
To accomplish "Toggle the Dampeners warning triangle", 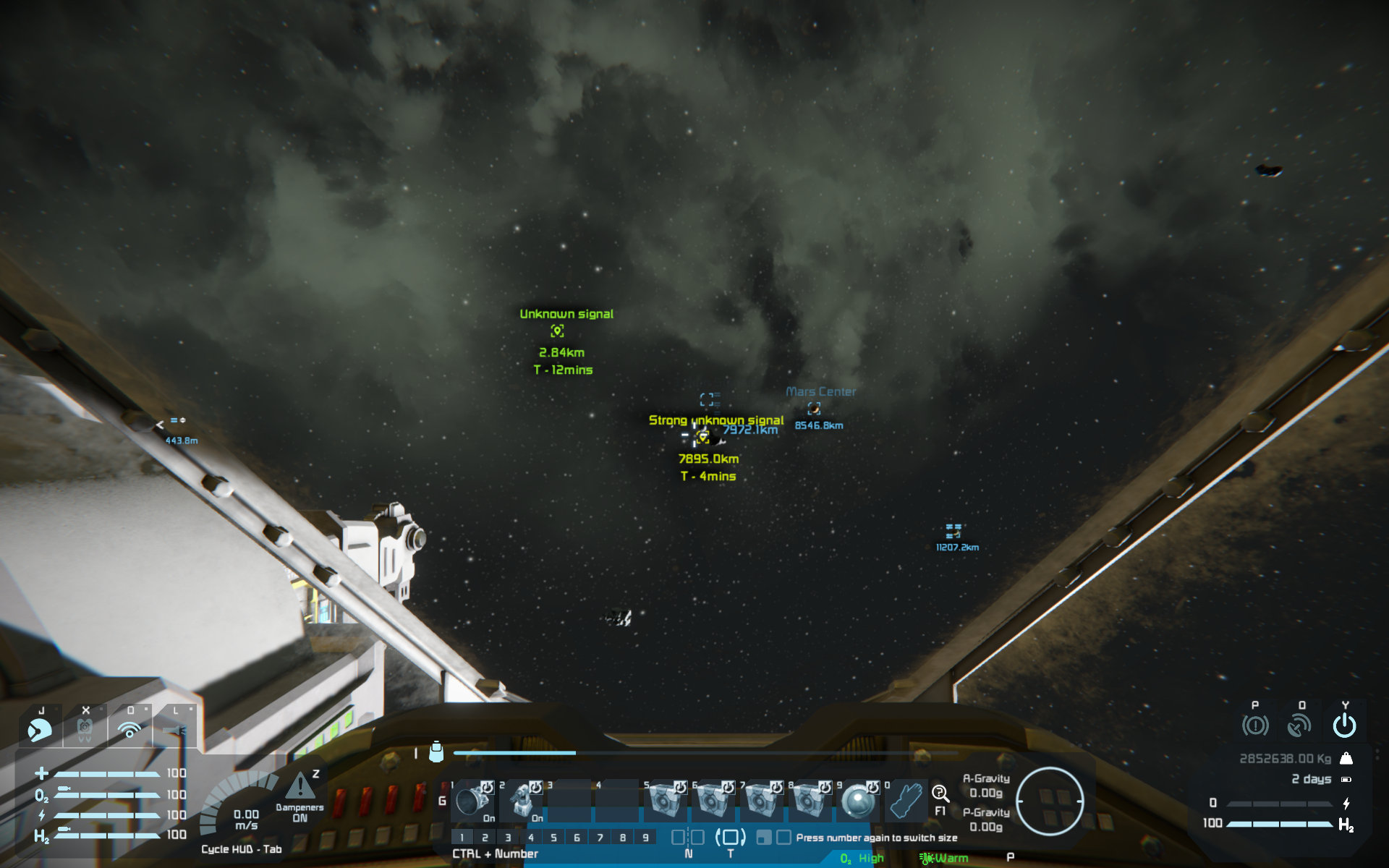I will [x=300, y=786].
